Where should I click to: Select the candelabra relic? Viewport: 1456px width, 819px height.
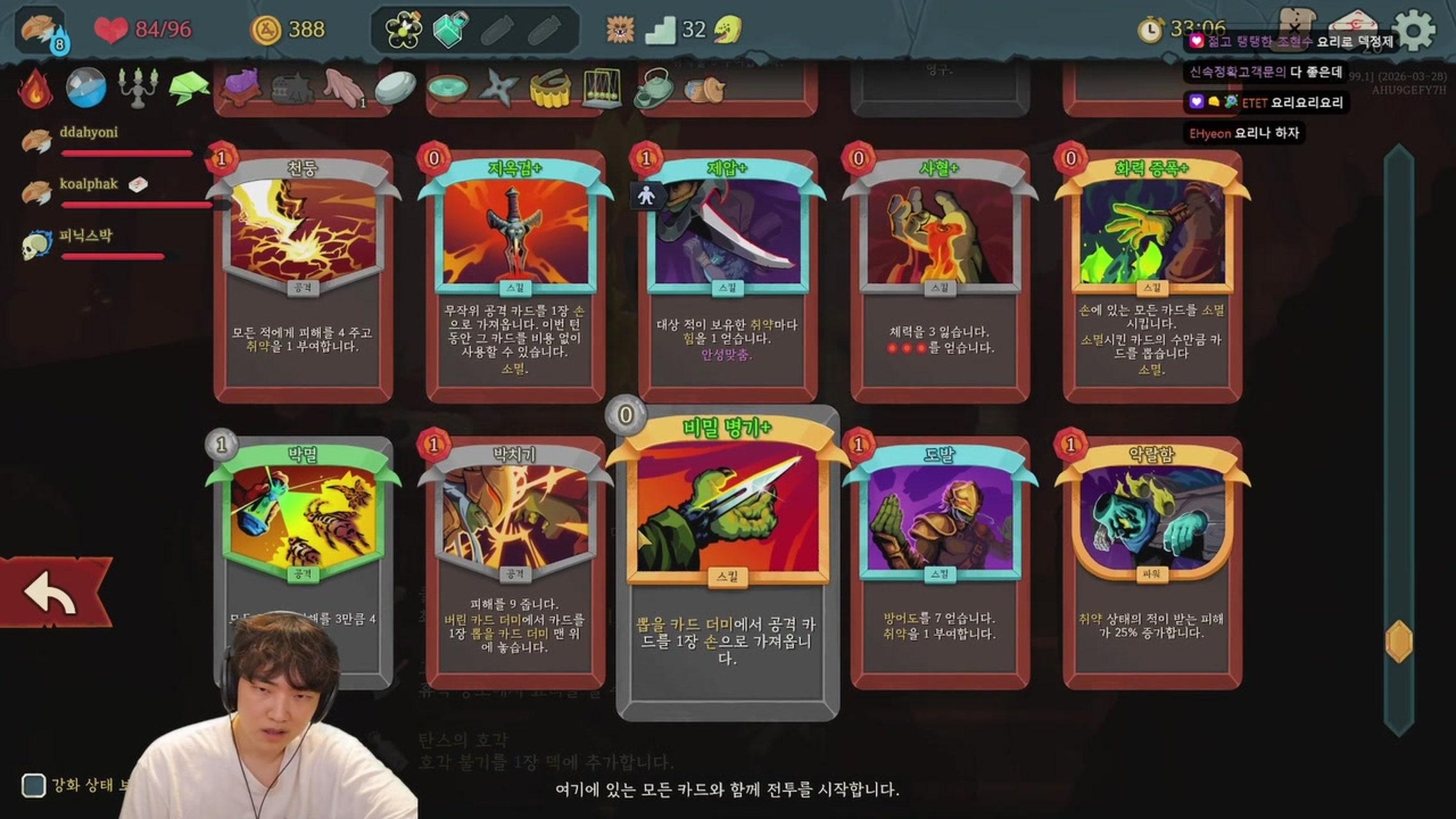point(136,88)
